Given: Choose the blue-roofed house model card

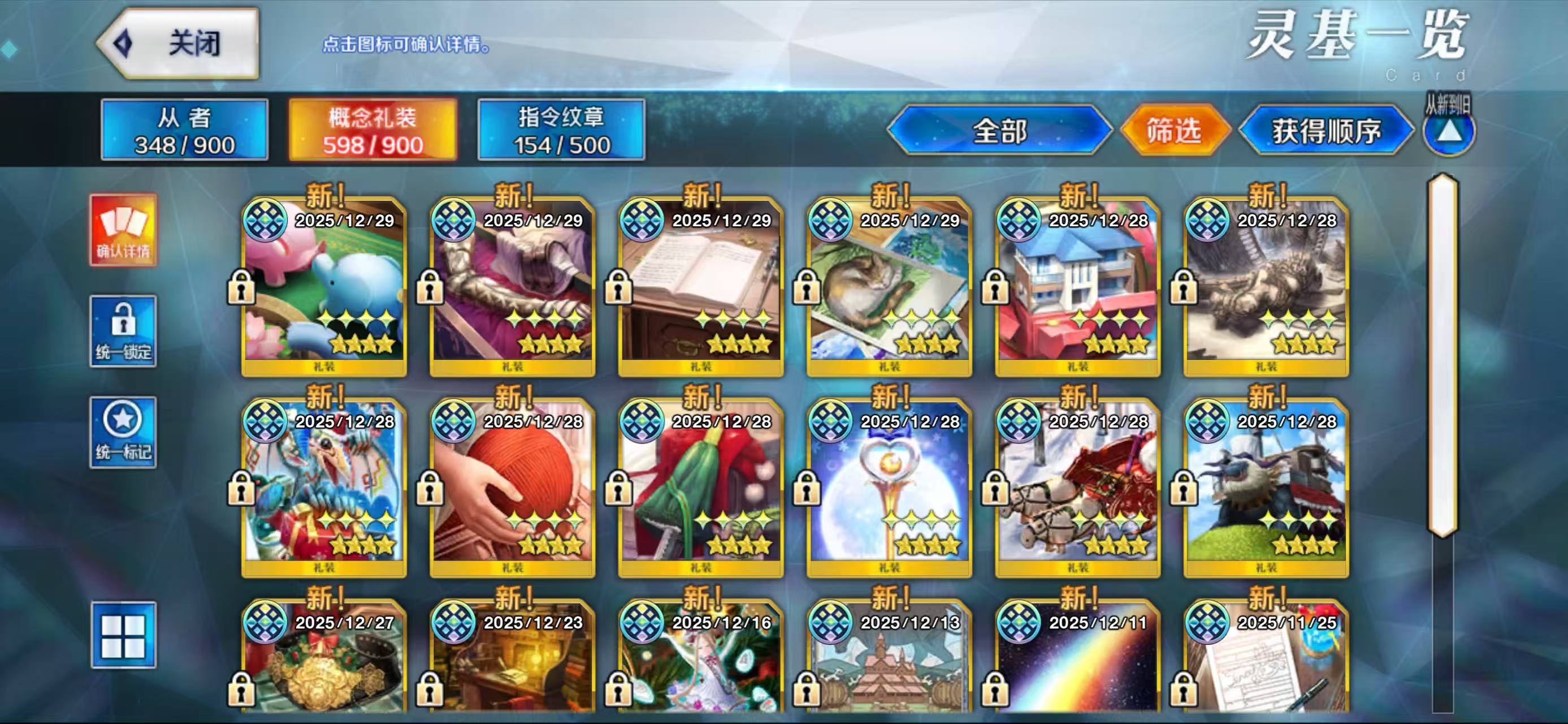Looking at the screenshot, I should [1077, 286].
